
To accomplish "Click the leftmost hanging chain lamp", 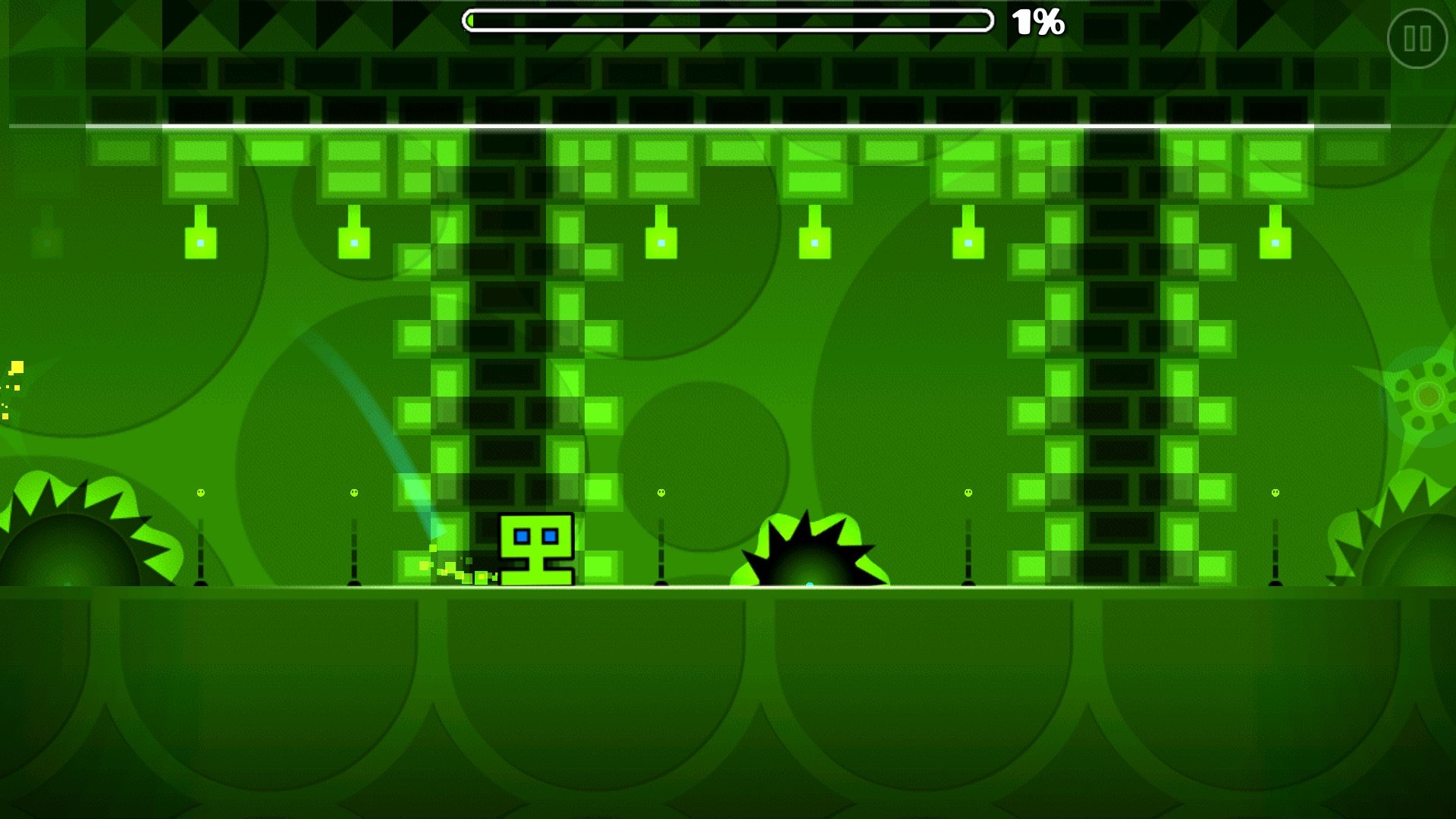I will pyautogui.click(x=199, y=243).
